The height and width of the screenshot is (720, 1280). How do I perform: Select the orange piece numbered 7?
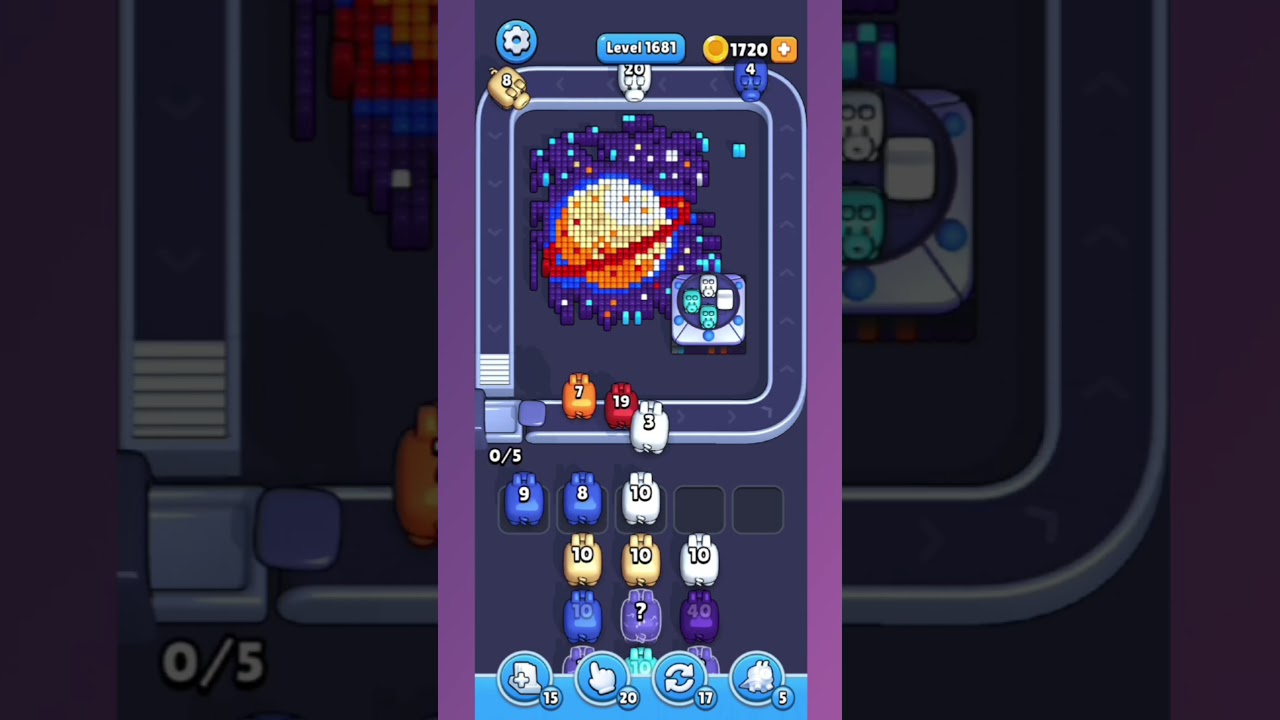[x=581, y=397]
